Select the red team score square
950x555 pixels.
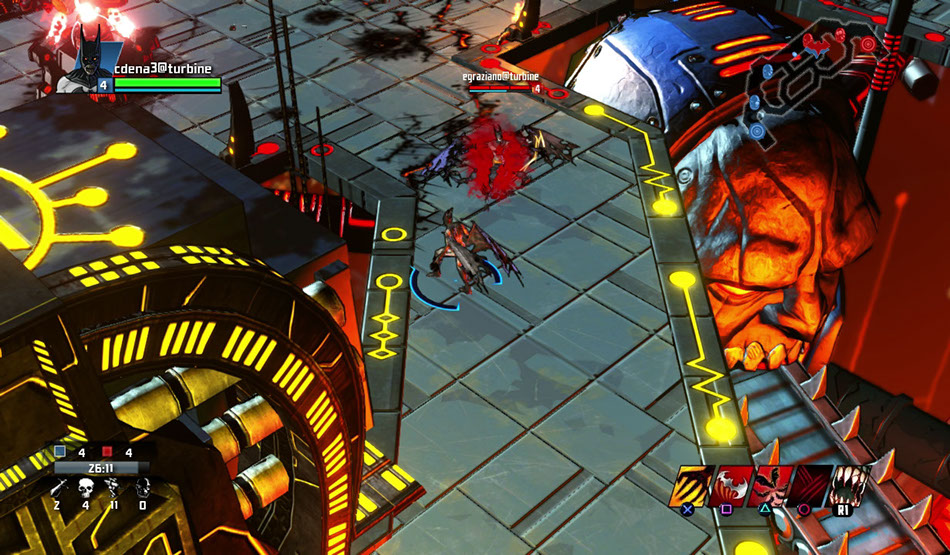point(108,451)
